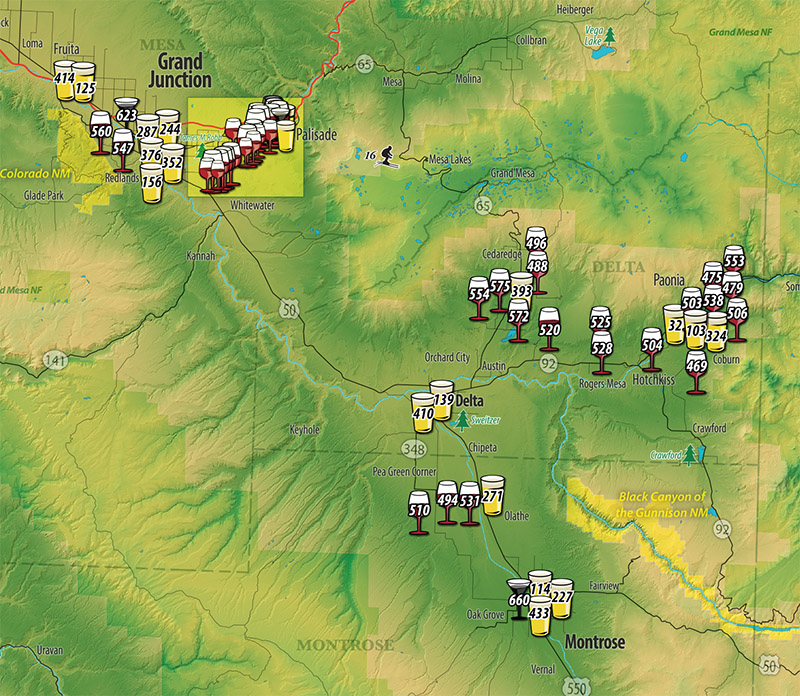Choose wine glass marker 560
The width and height of the screenshot is (800, 696).
click(101, 131)
